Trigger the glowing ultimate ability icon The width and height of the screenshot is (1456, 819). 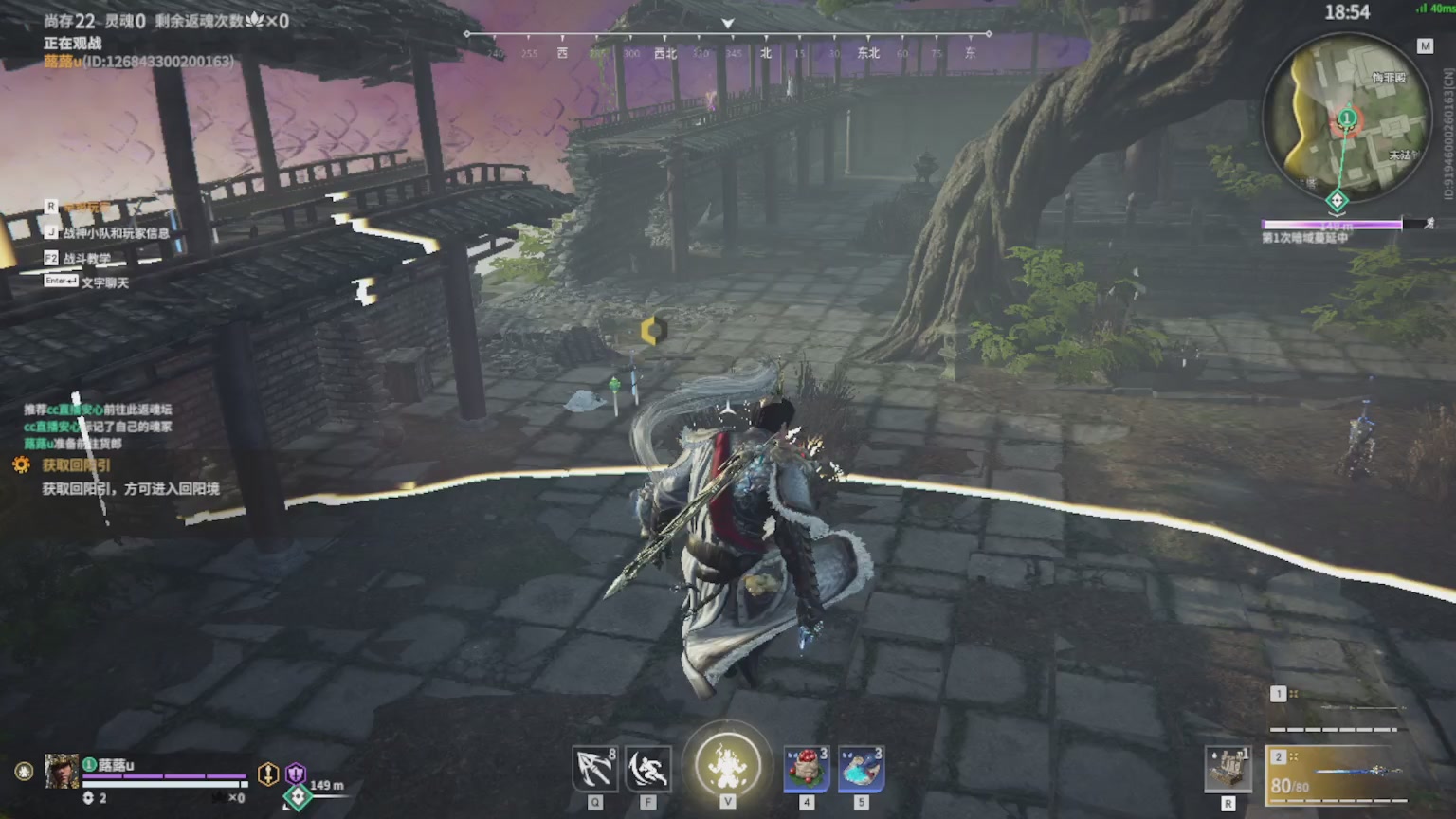point(728,766)
